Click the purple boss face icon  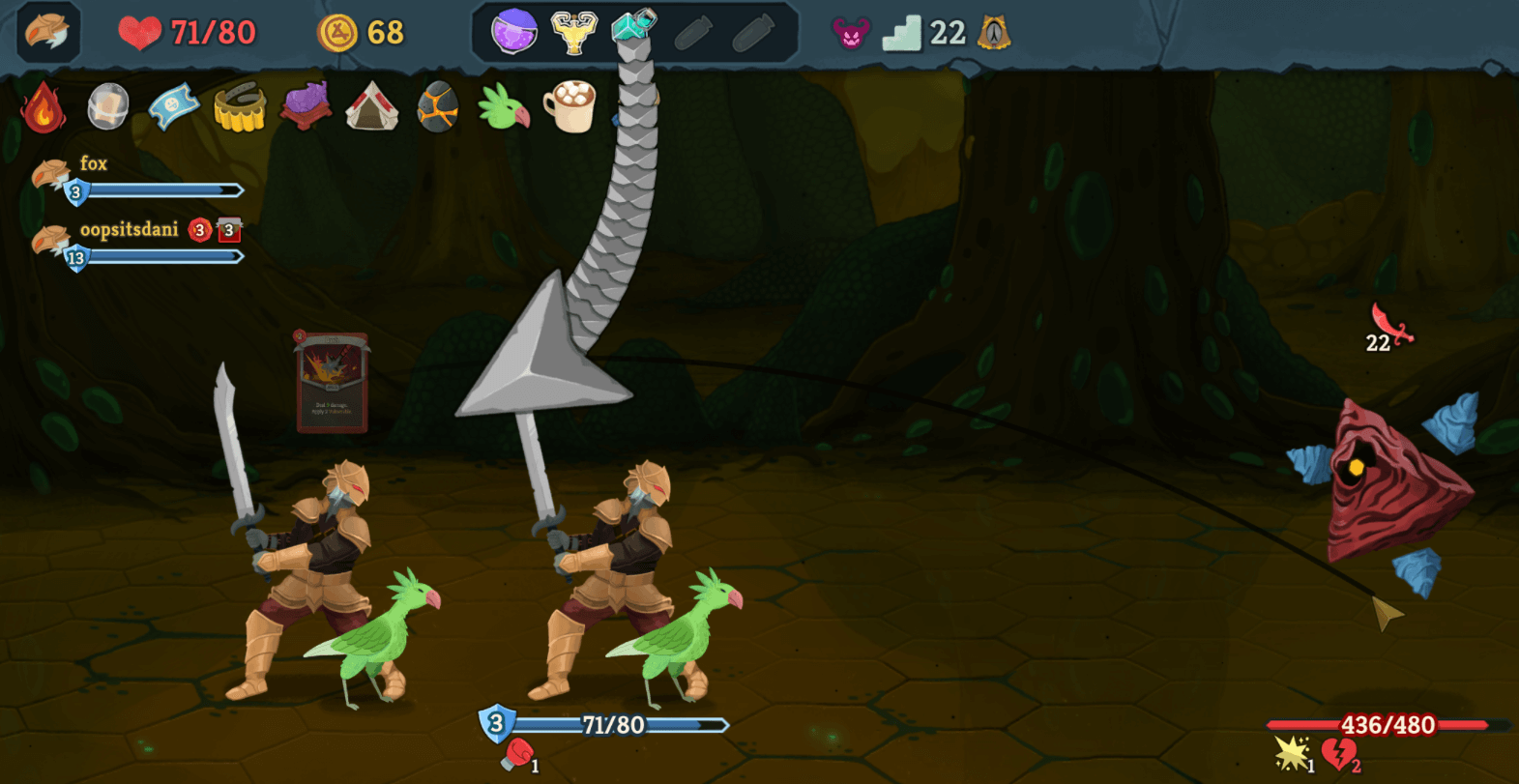click(x=851, y=34)
